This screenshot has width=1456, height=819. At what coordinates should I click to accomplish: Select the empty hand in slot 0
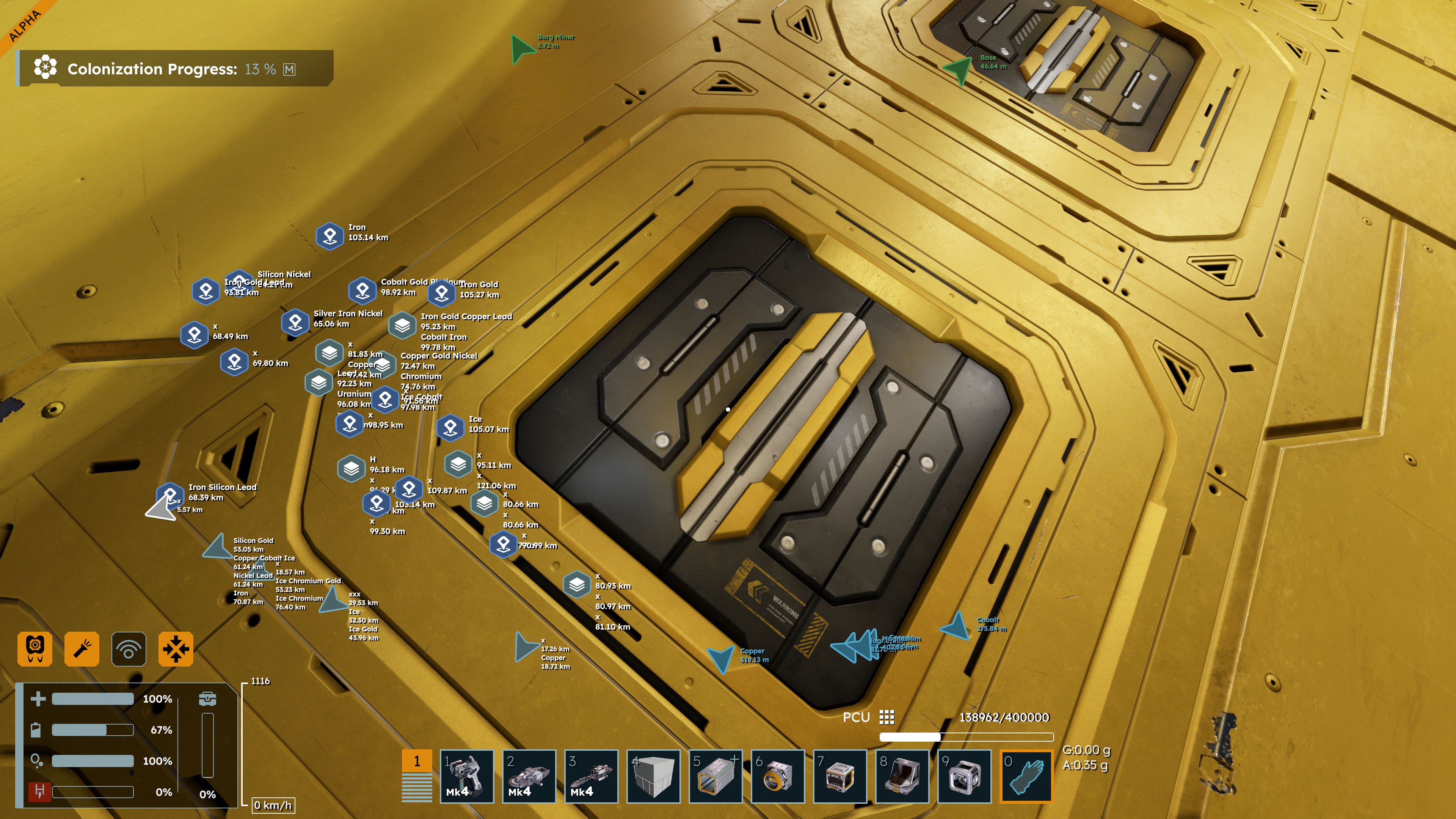[1026, 776]
